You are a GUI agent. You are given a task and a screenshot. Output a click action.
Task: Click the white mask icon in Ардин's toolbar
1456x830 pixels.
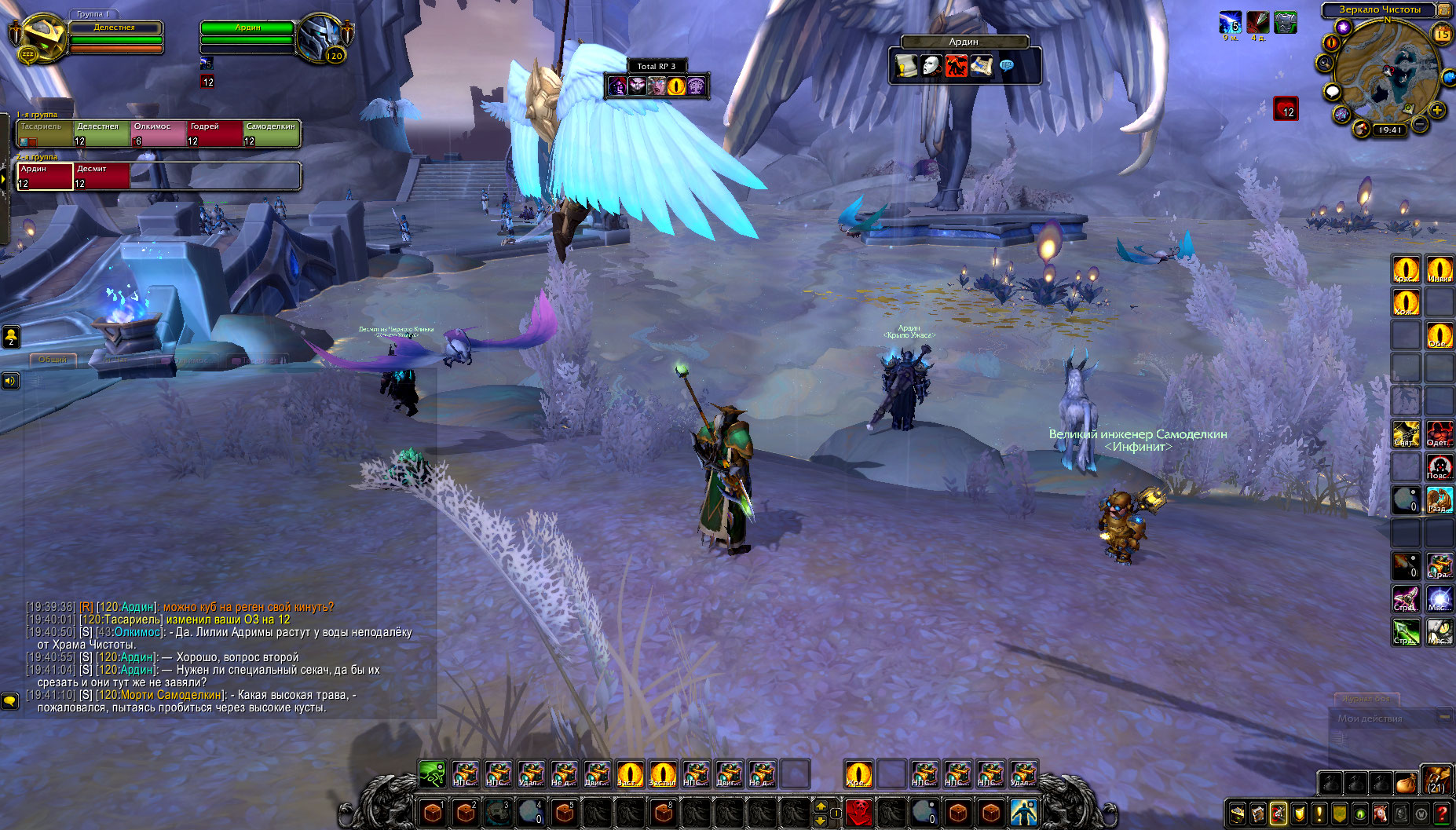pyautogui.click(x=931, y=66)
